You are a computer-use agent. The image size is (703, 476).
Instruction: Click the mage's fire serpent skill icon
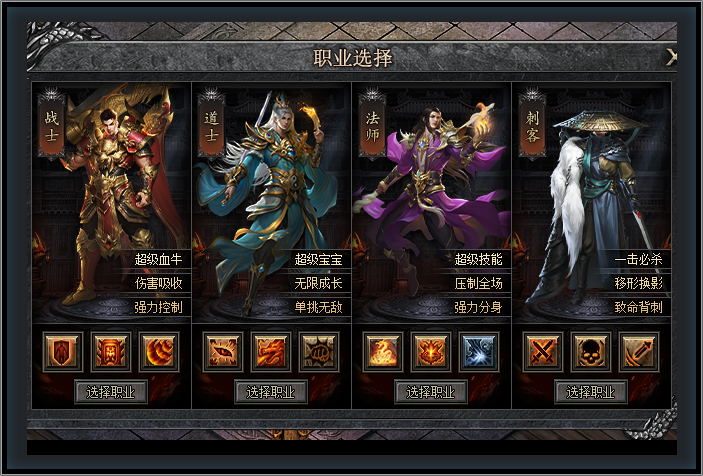click(x=383, y=352)
